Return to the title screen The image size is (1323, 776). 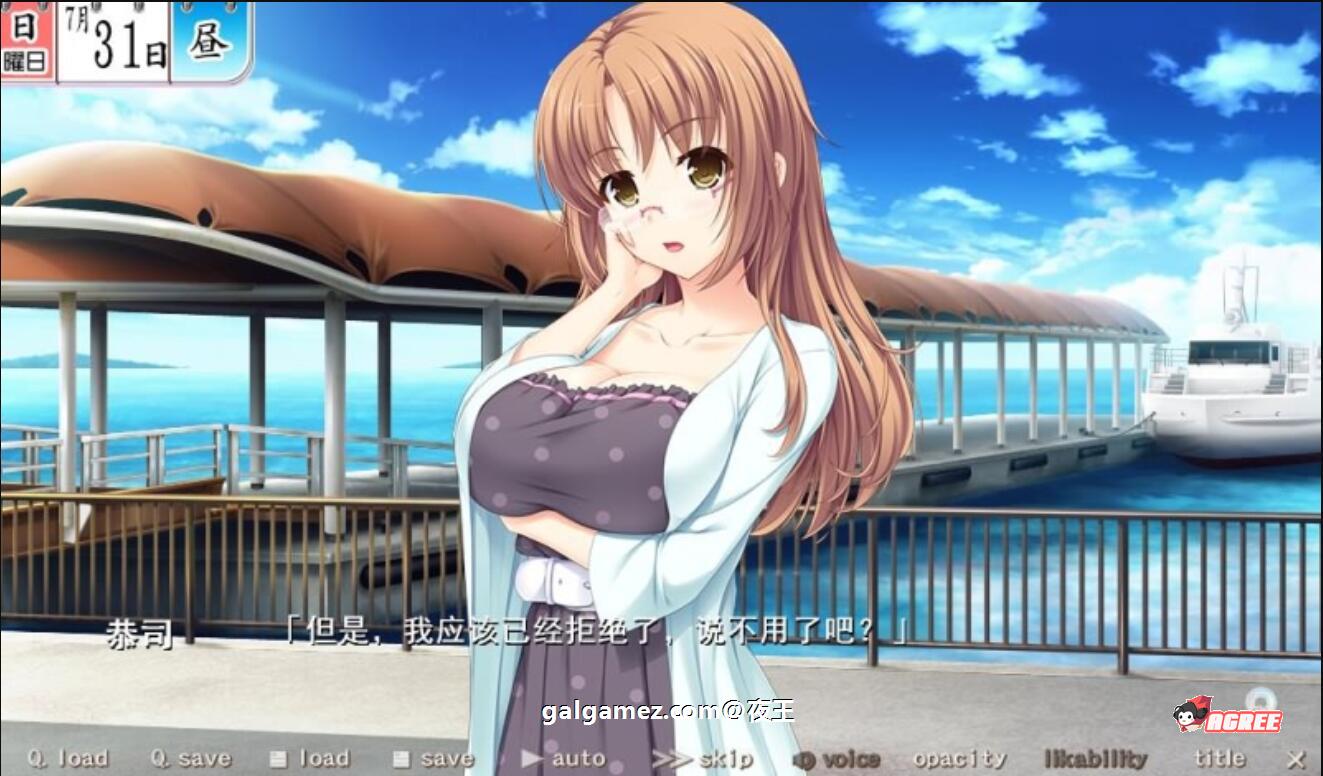pos(1219,759)
